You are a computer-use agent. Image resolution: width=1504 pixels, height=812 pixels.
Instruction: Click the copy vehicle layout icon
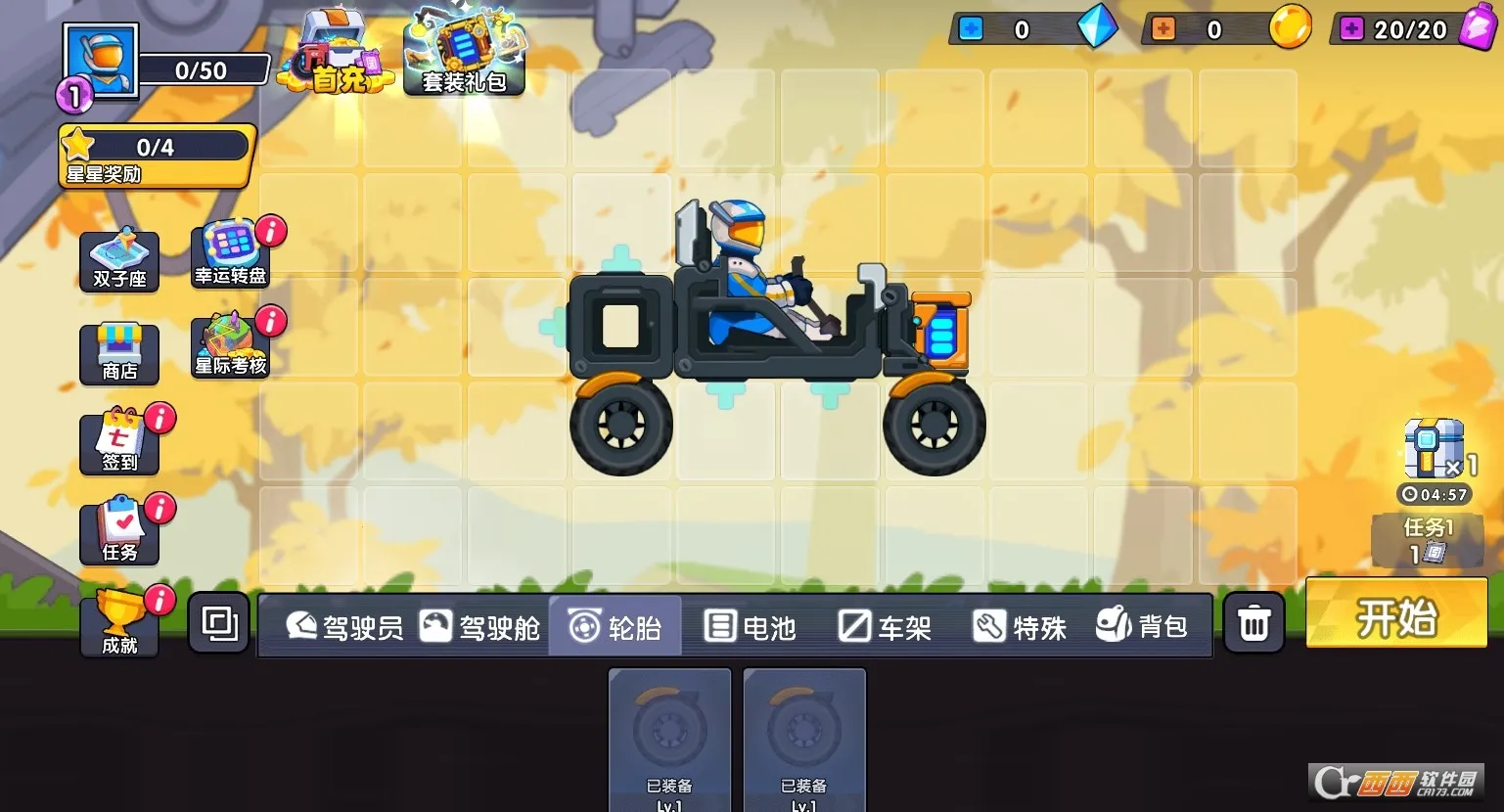point(218,621)
